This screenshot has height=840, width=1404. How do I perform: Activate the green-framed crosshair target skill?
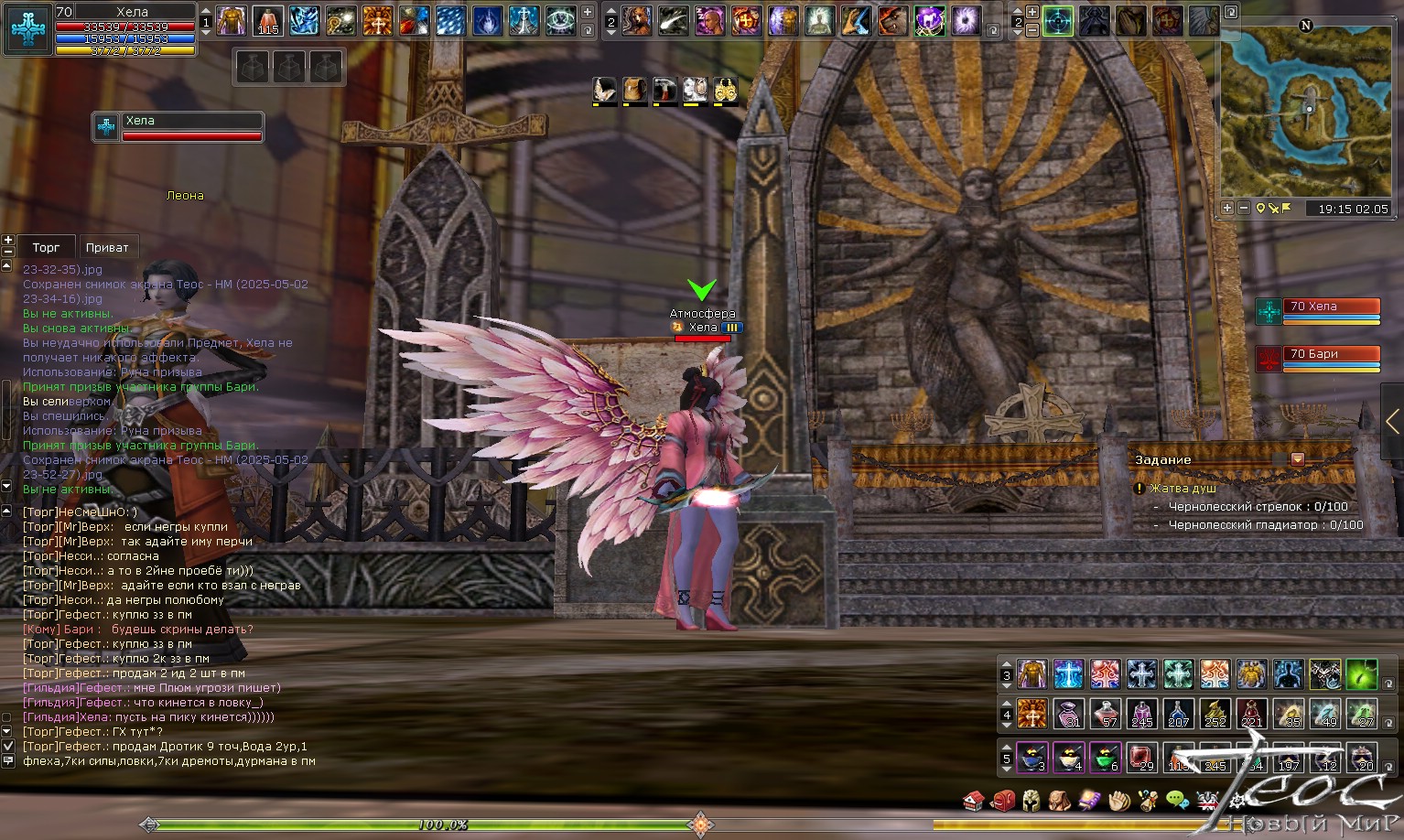pos(1058,21)
